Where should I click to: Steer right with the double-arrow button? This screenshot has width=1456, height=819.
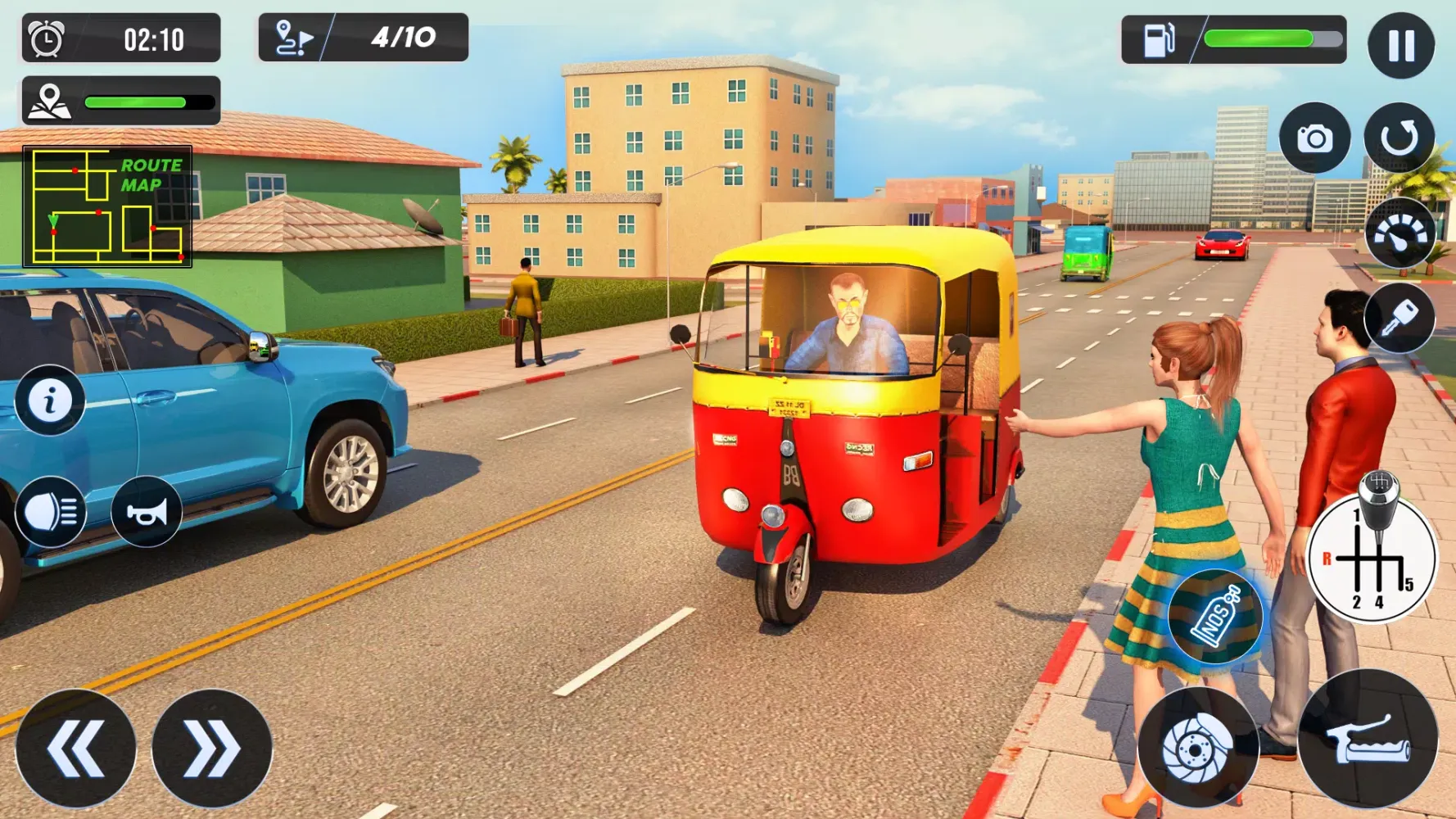pyautogui.click(x=211, y=749)
